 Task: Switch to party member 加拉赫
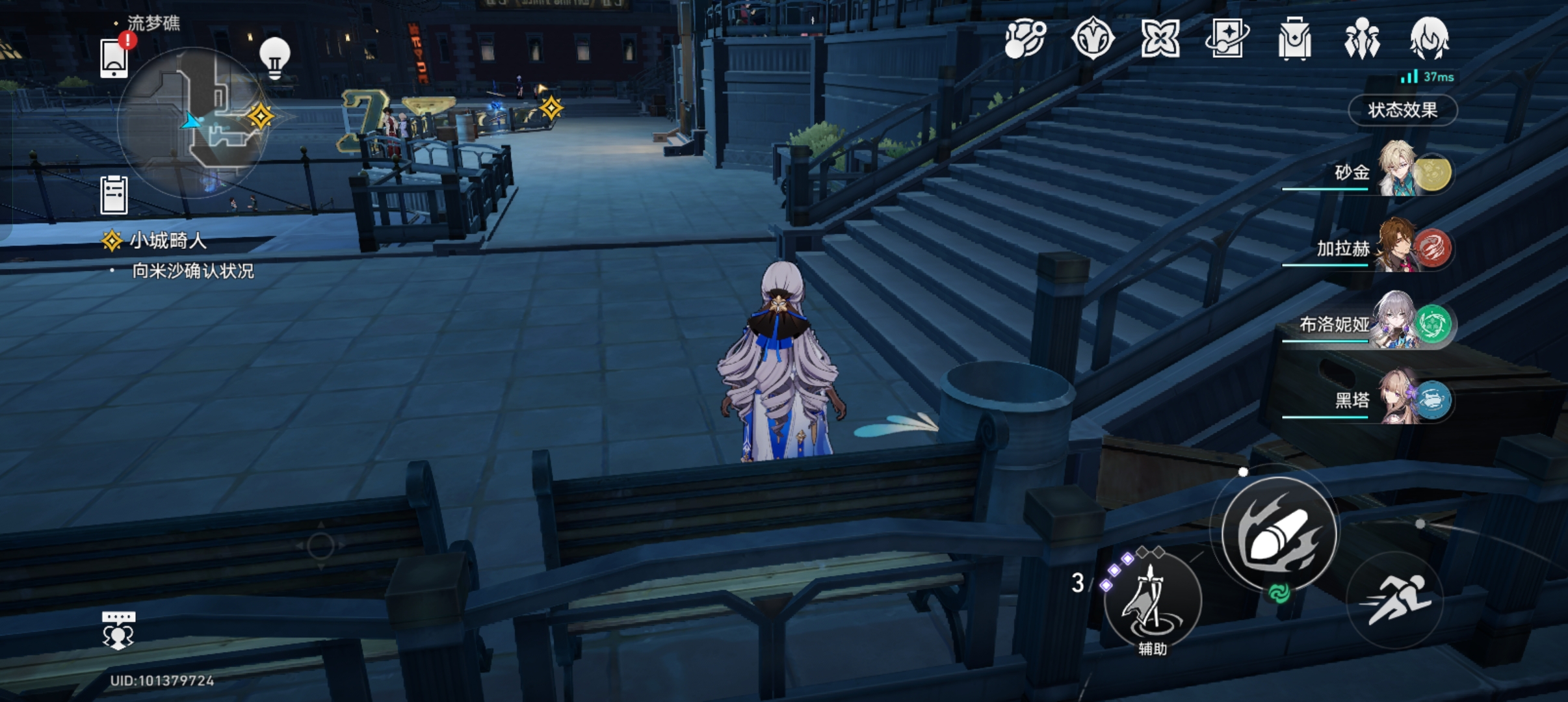1398,247
